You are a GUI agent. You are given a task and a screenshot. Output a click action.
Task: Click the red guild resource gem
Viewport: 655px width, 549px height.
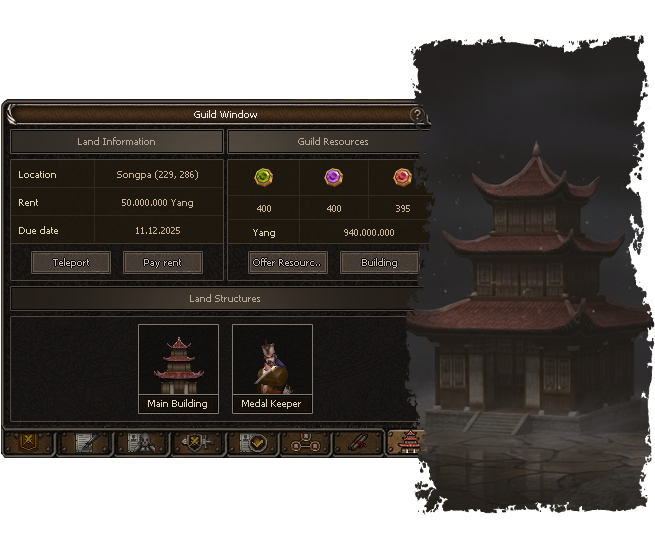pyautogui.click(x=402, y=178)
